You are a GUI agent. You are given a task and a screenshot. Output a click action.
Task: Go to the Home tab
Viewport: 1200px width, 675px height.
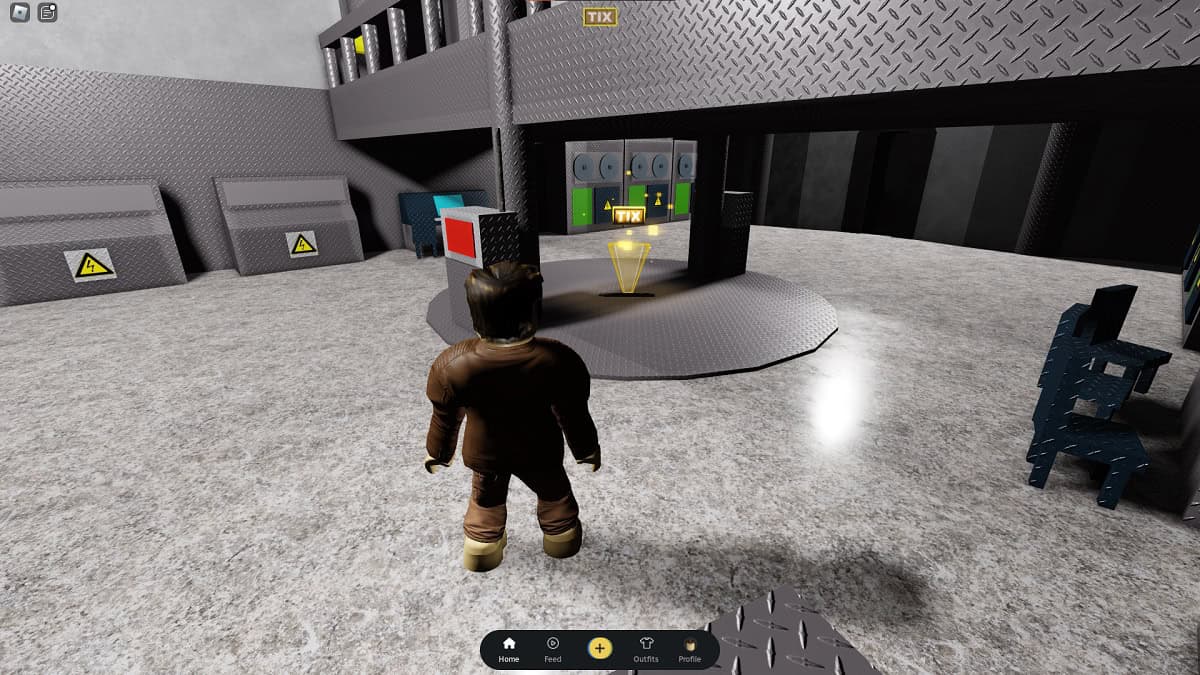pos(509,649)
